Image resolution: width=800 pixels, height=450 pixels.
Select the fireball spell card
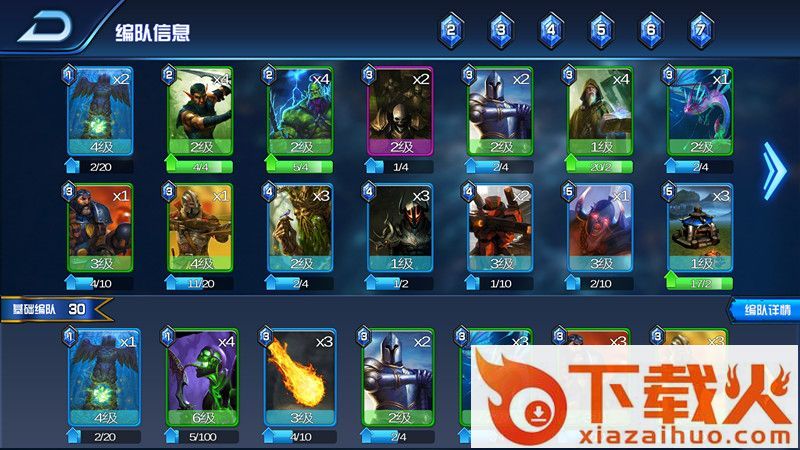[298, 375]
